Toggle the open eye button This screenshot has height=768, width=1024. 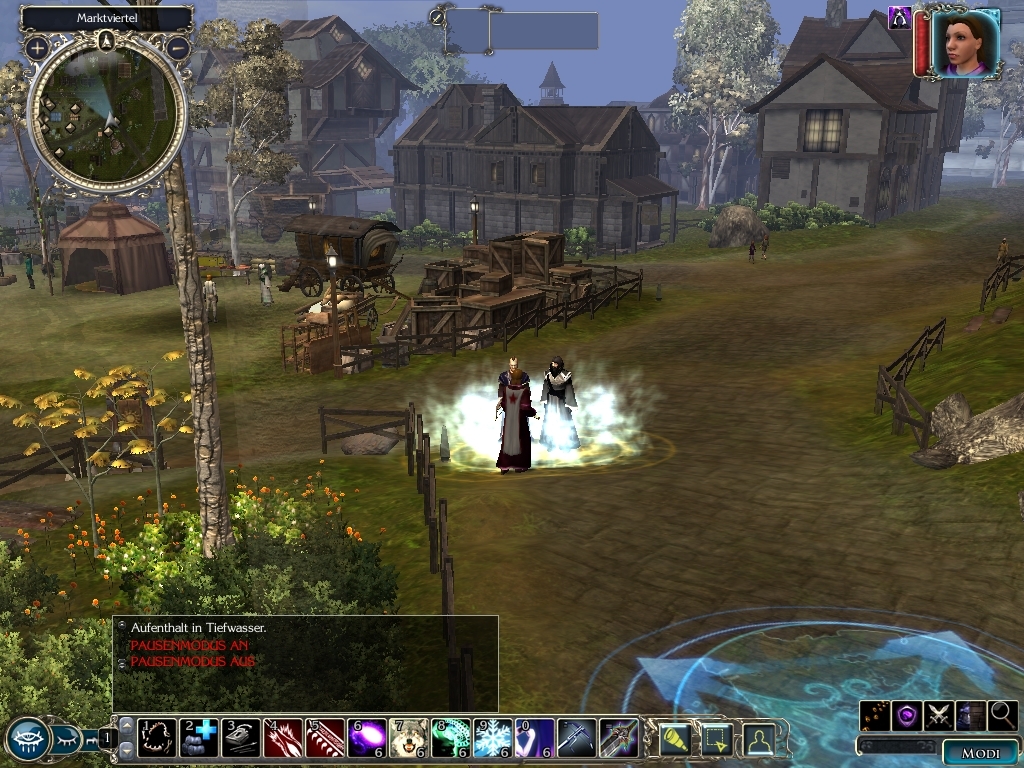[x=28, y=739]
